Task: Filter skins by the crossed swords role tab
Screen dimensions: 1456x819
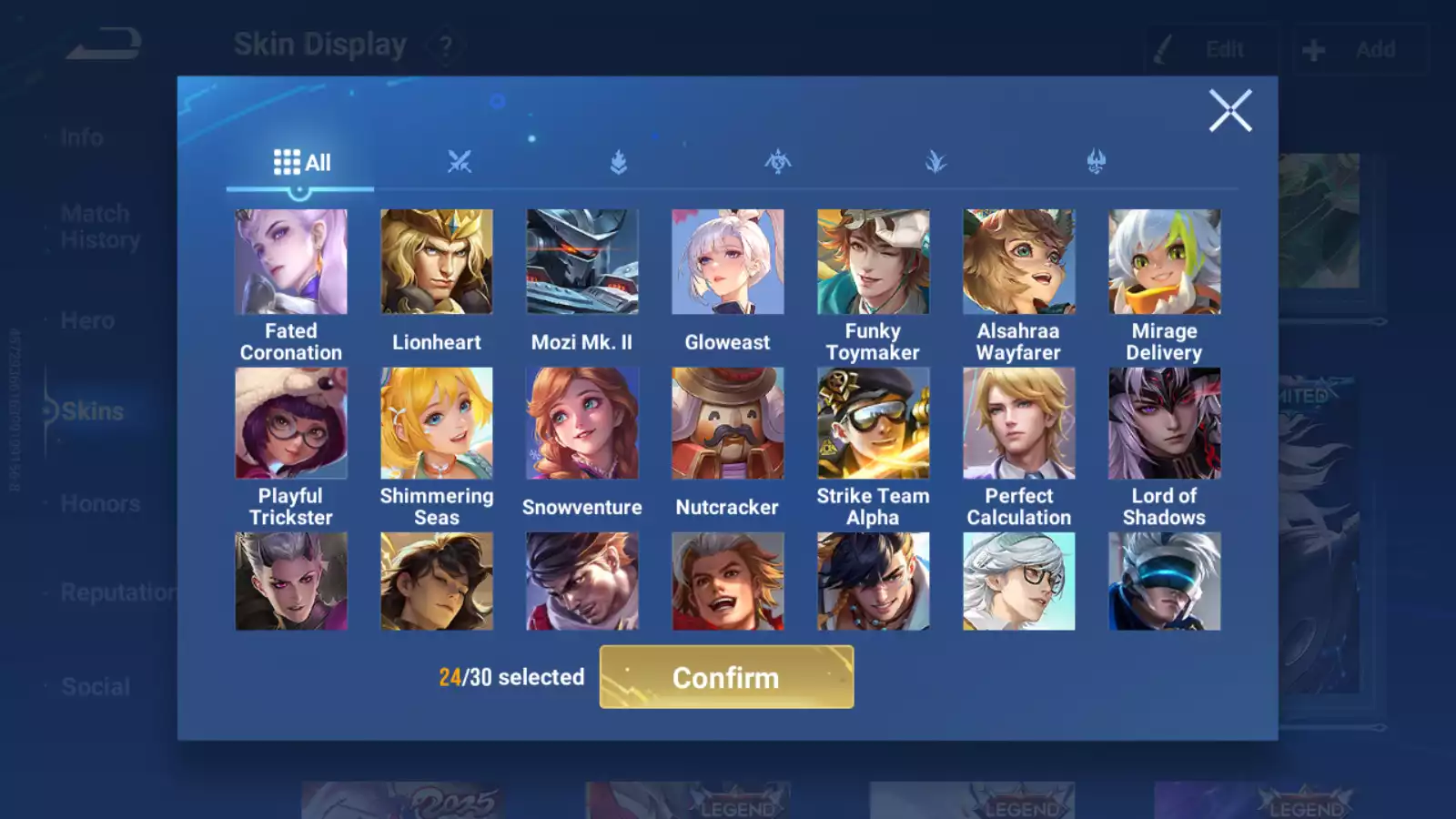Action: coord(460,163)
